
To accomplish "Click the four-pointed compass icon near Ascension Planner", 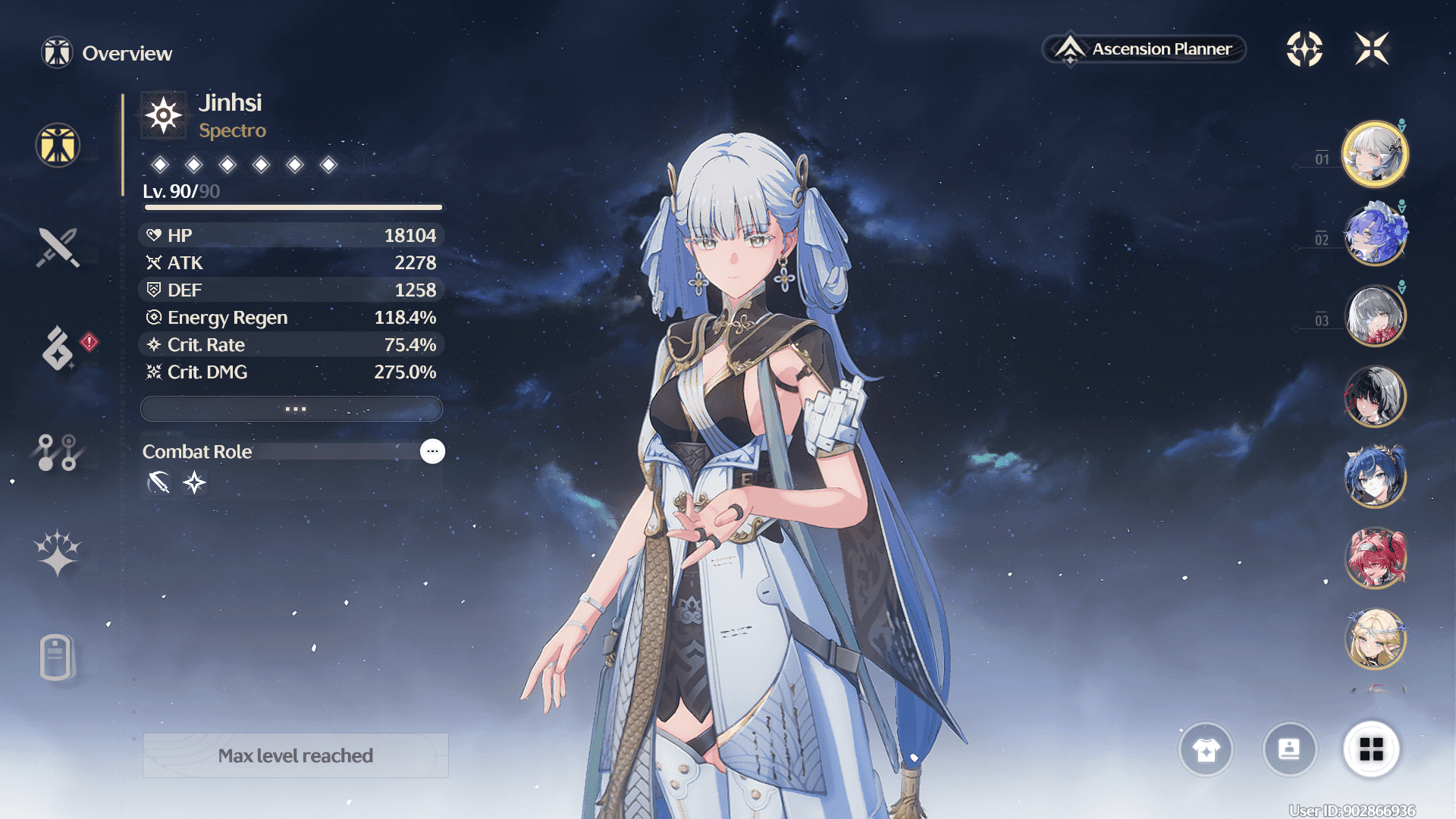I will coord(1304,49).
